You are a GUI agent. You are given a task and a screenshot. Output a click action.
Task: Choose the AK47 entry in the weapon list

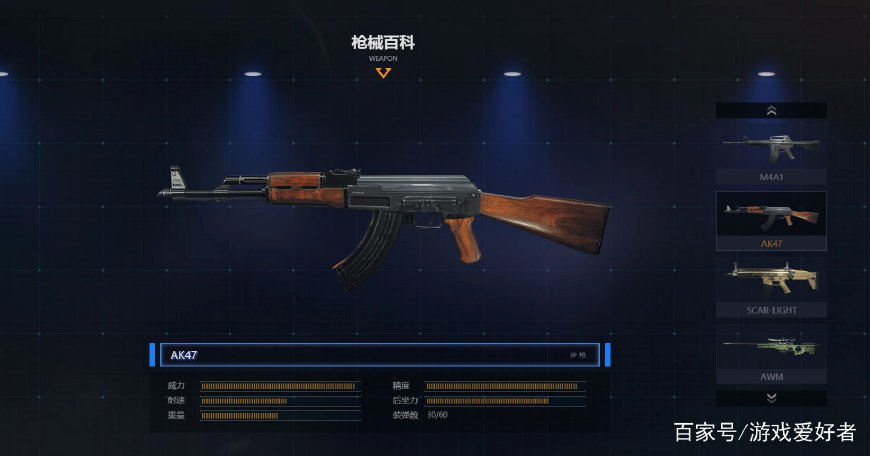click(771, 218)
